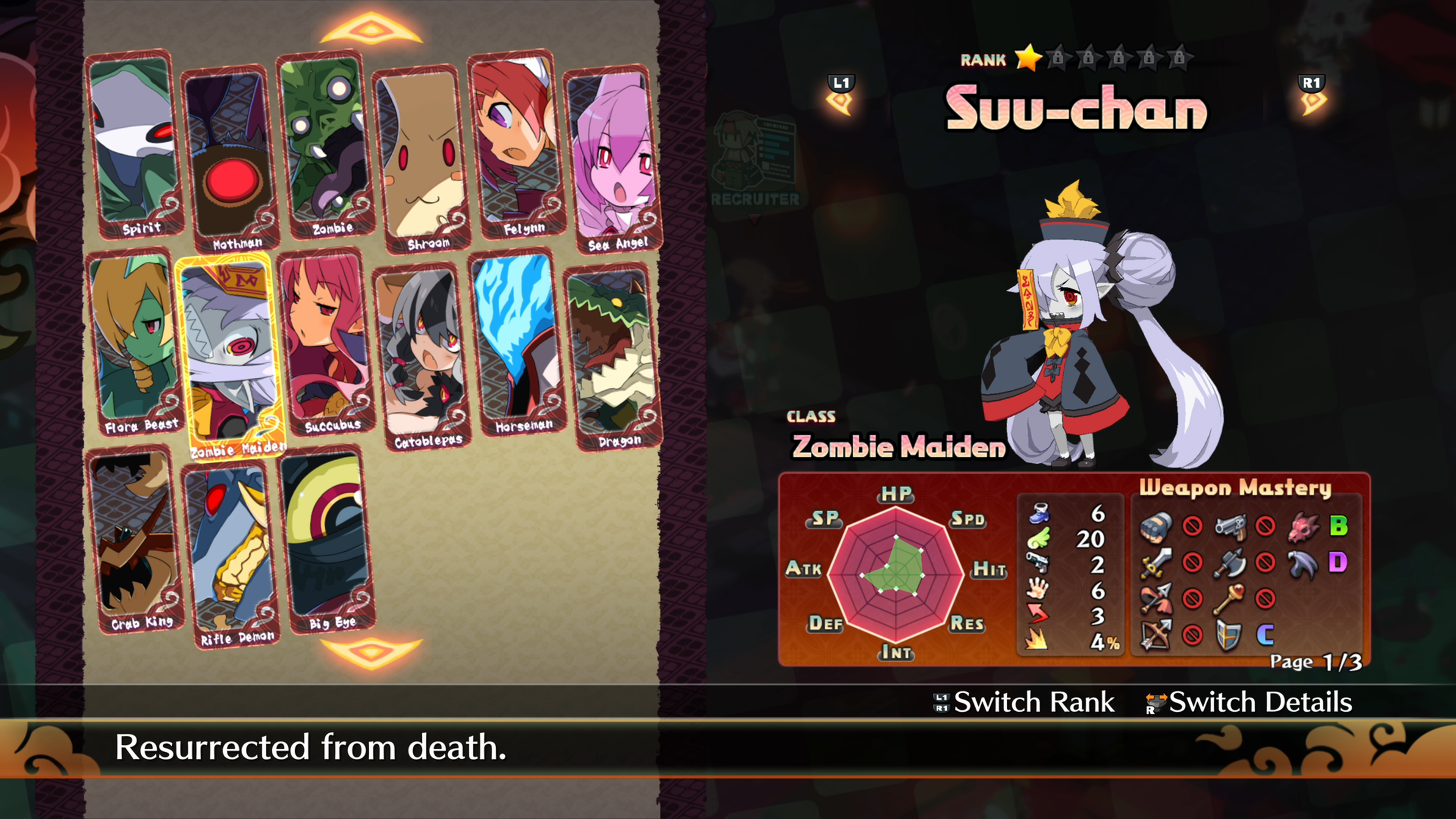Choose the Felynn class card

(x=517, y=144)
